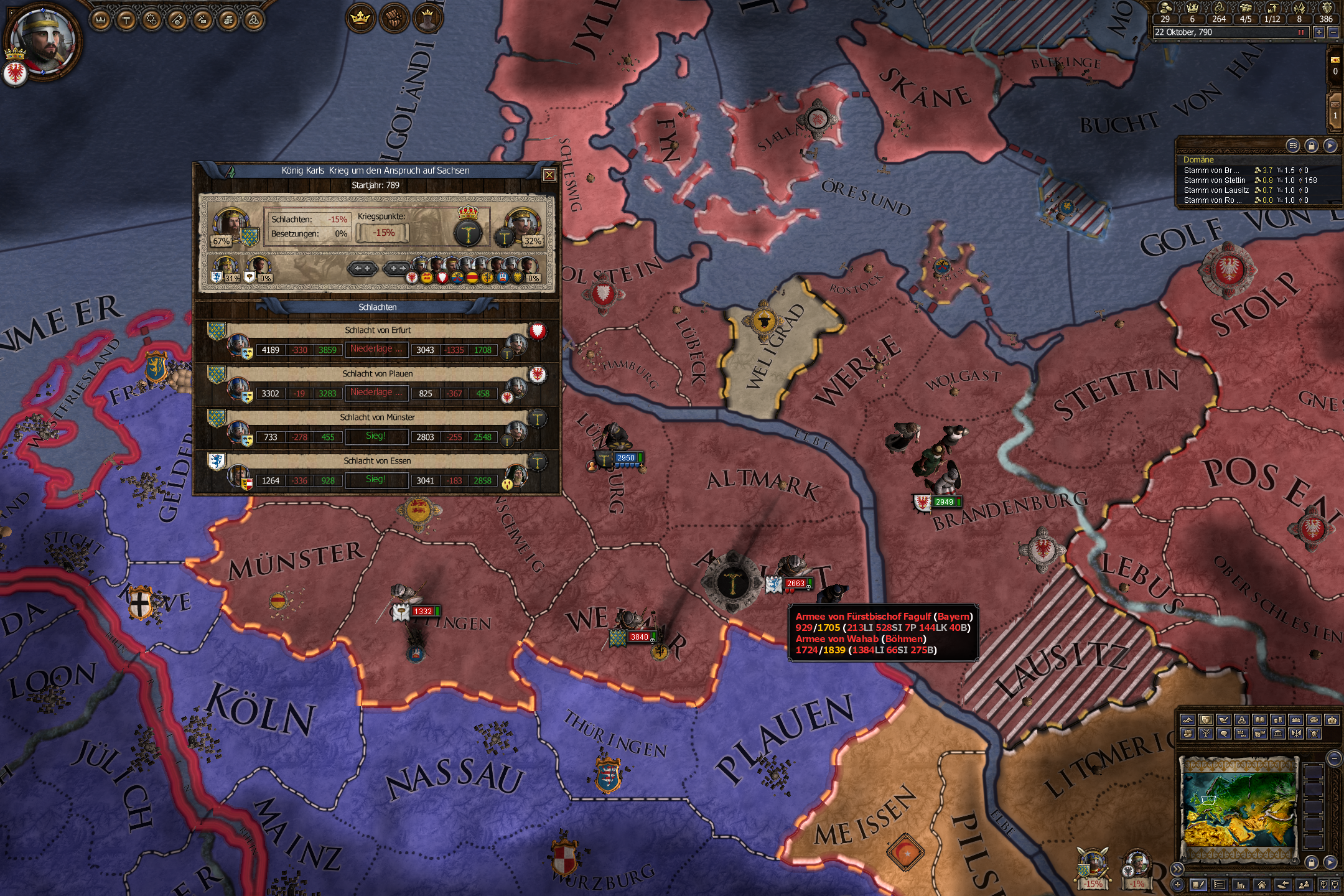Image resolution: width=1344 pixels, height=896 pixels.
Task: Increase game speed with the plus stepper
Action: click(1319, 33)
